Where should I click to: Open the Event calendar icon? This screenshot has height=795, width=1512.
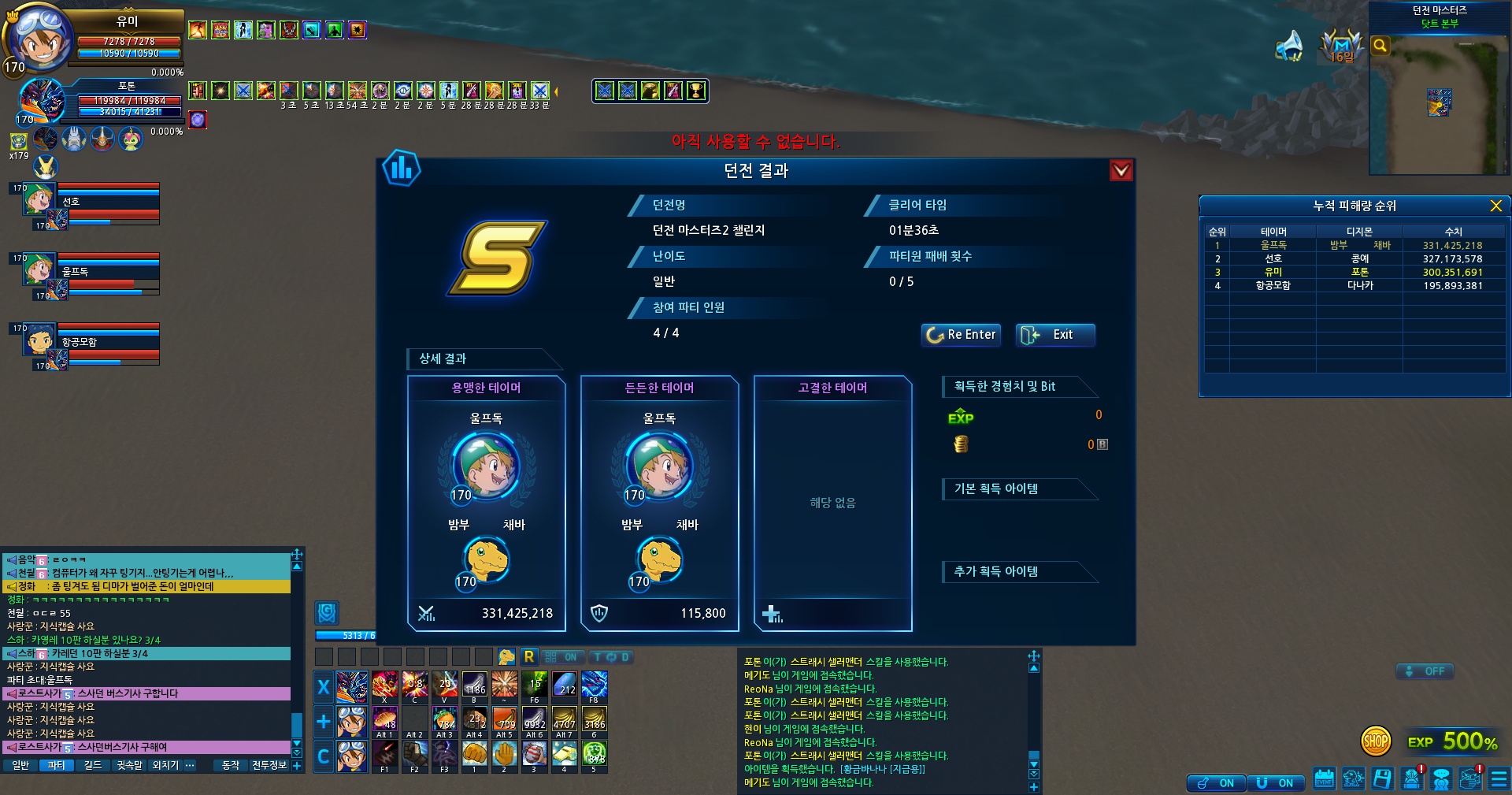tap(1324, 778)
